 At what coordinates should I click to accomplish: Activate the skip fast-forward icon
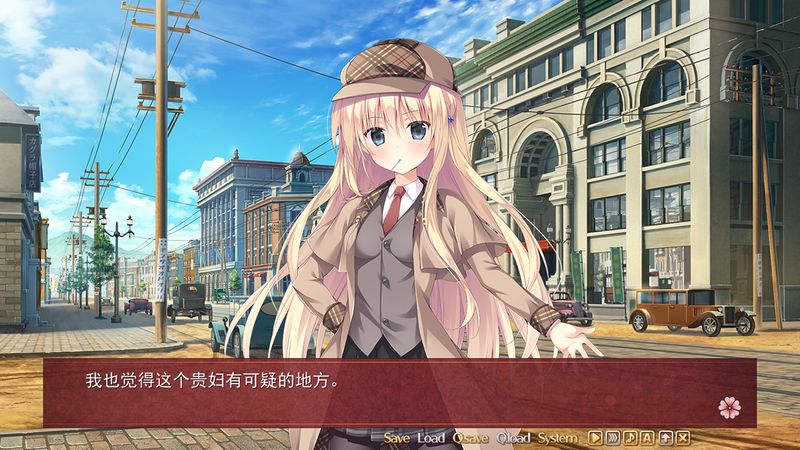coord(612,438)
